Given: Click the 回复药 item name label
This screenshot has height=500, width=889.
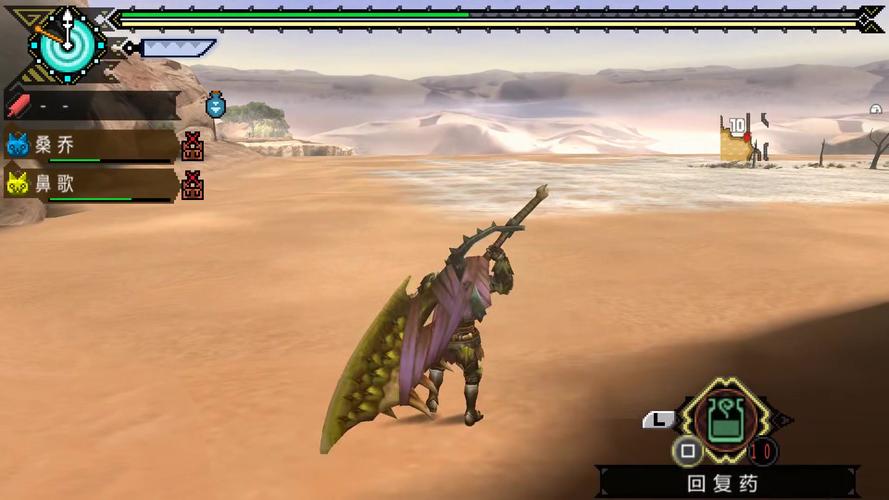Looking at the screenshot, I should click(x=722, y=484).
